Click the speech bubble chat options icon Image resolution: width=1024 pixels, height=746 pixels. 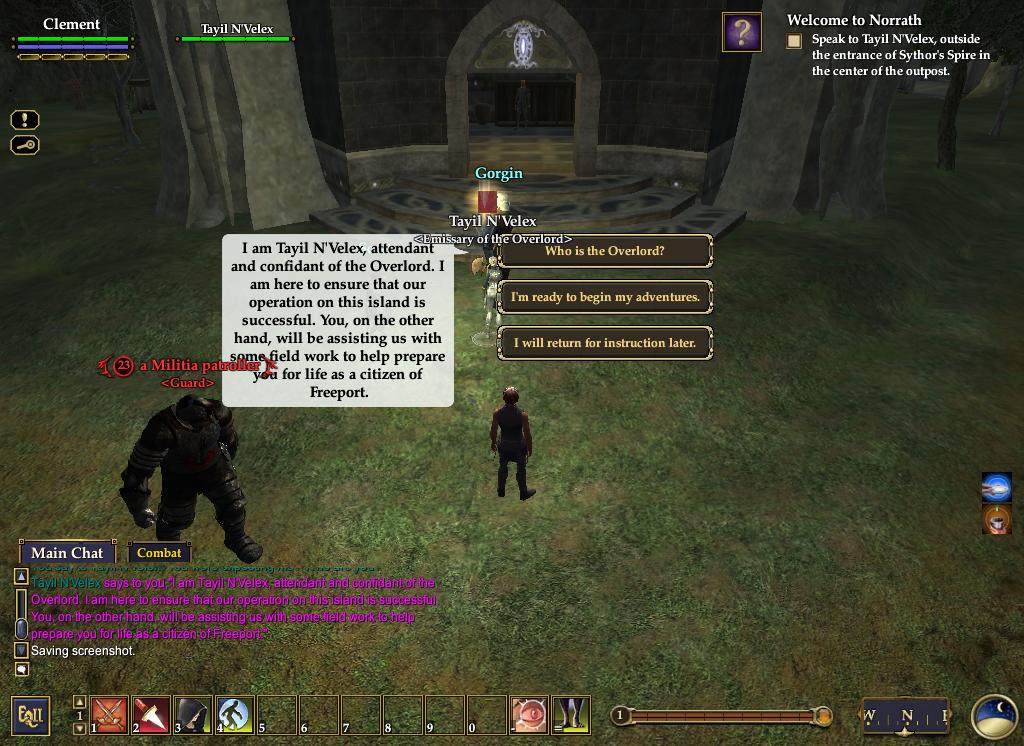coord(21,669)
